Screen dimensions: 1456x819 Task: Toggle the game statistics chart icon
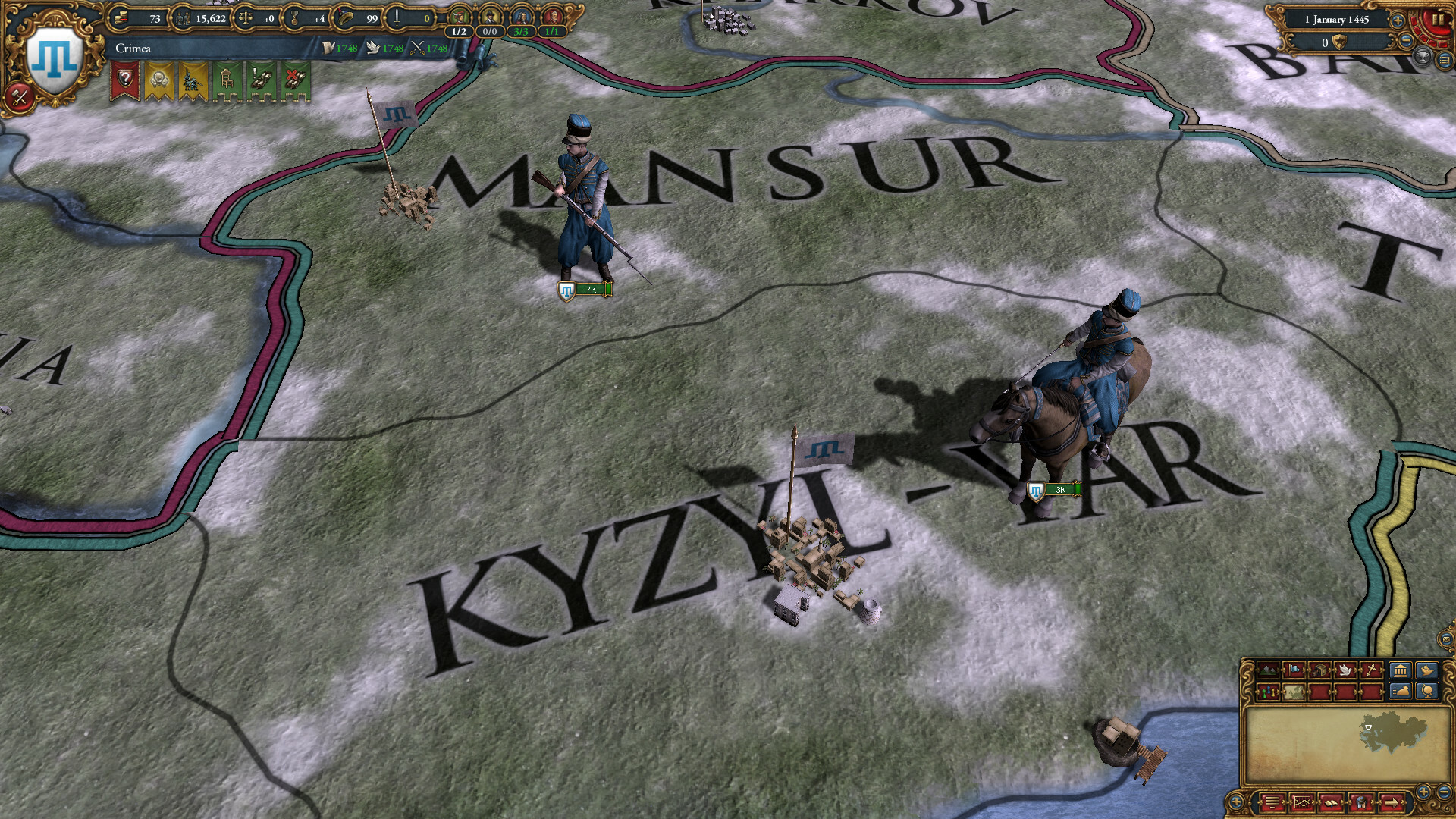pos(1302,802)
